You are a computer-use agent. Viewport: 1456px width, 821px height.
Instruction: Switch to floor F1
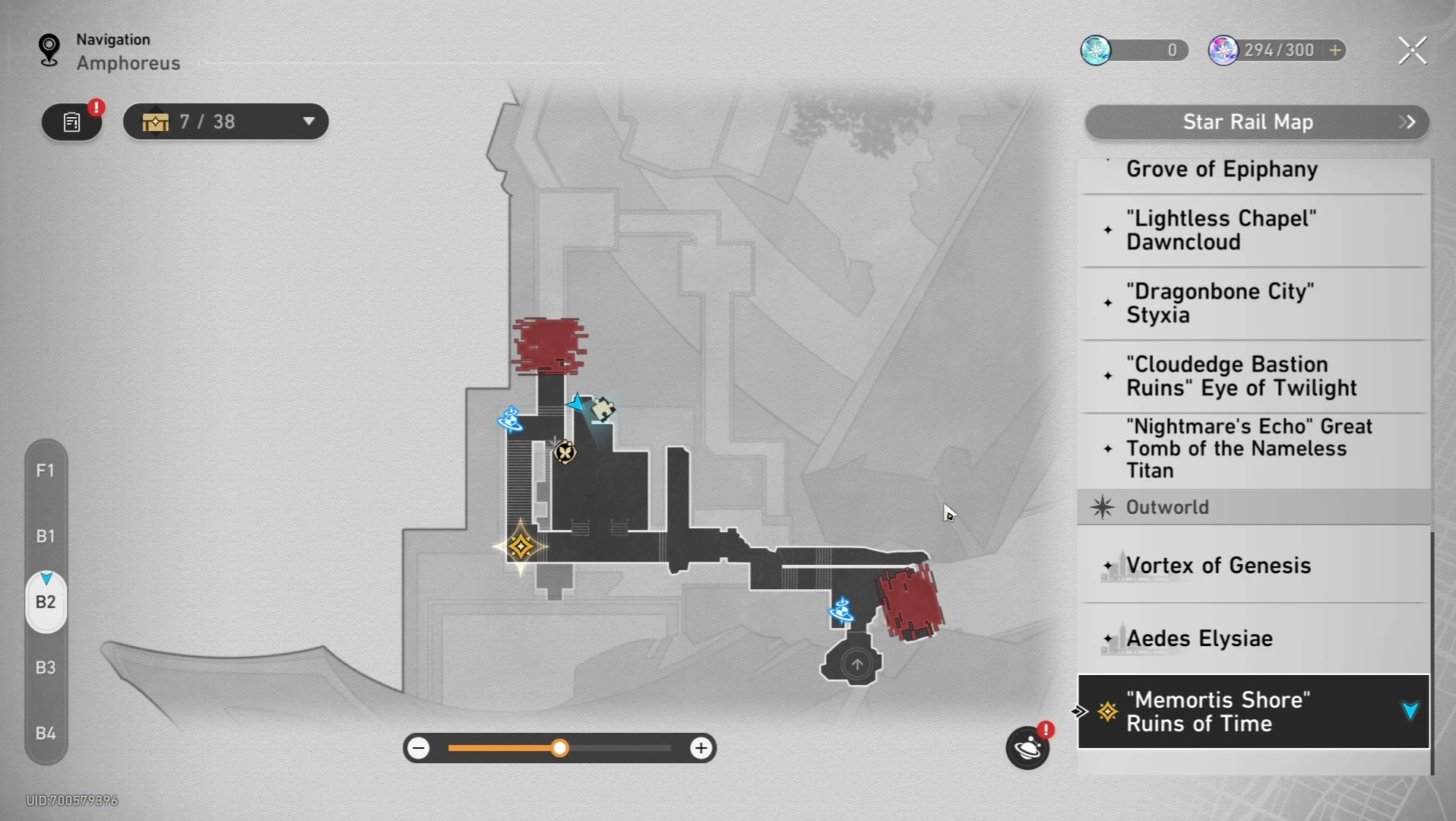click(46, 471)
